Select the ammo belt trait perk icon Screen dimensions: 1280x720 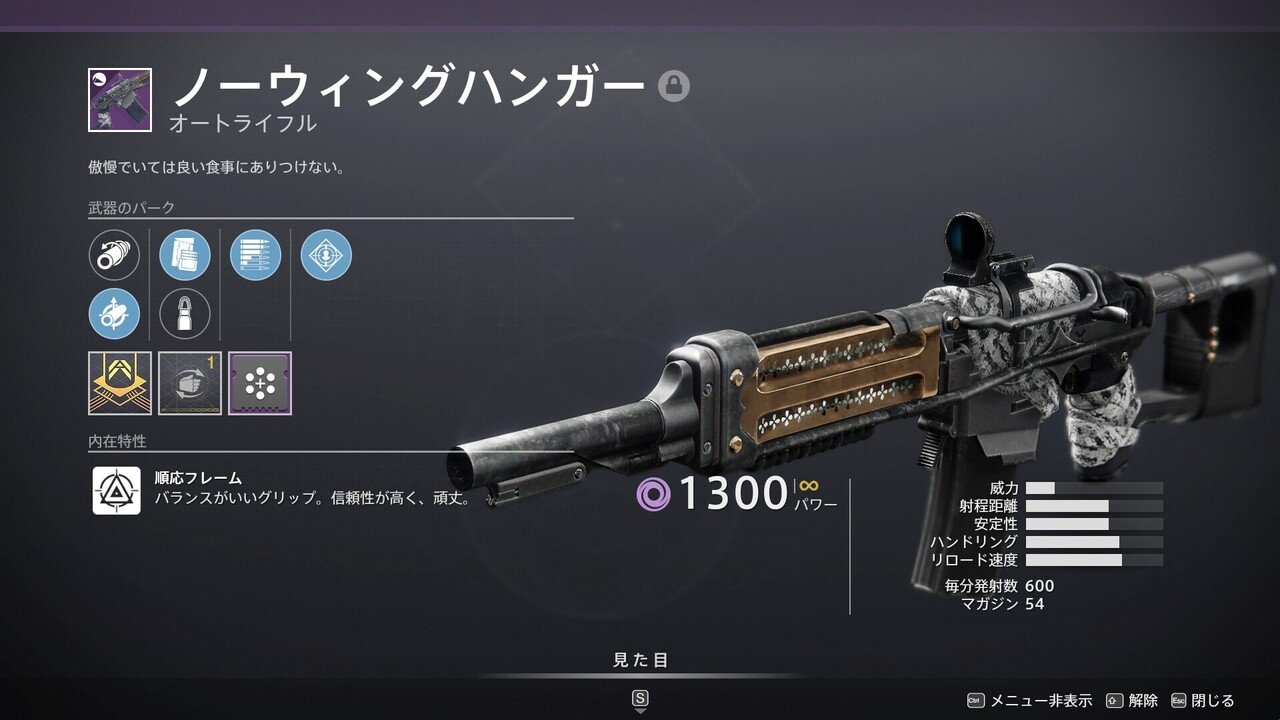coord(255,254)
